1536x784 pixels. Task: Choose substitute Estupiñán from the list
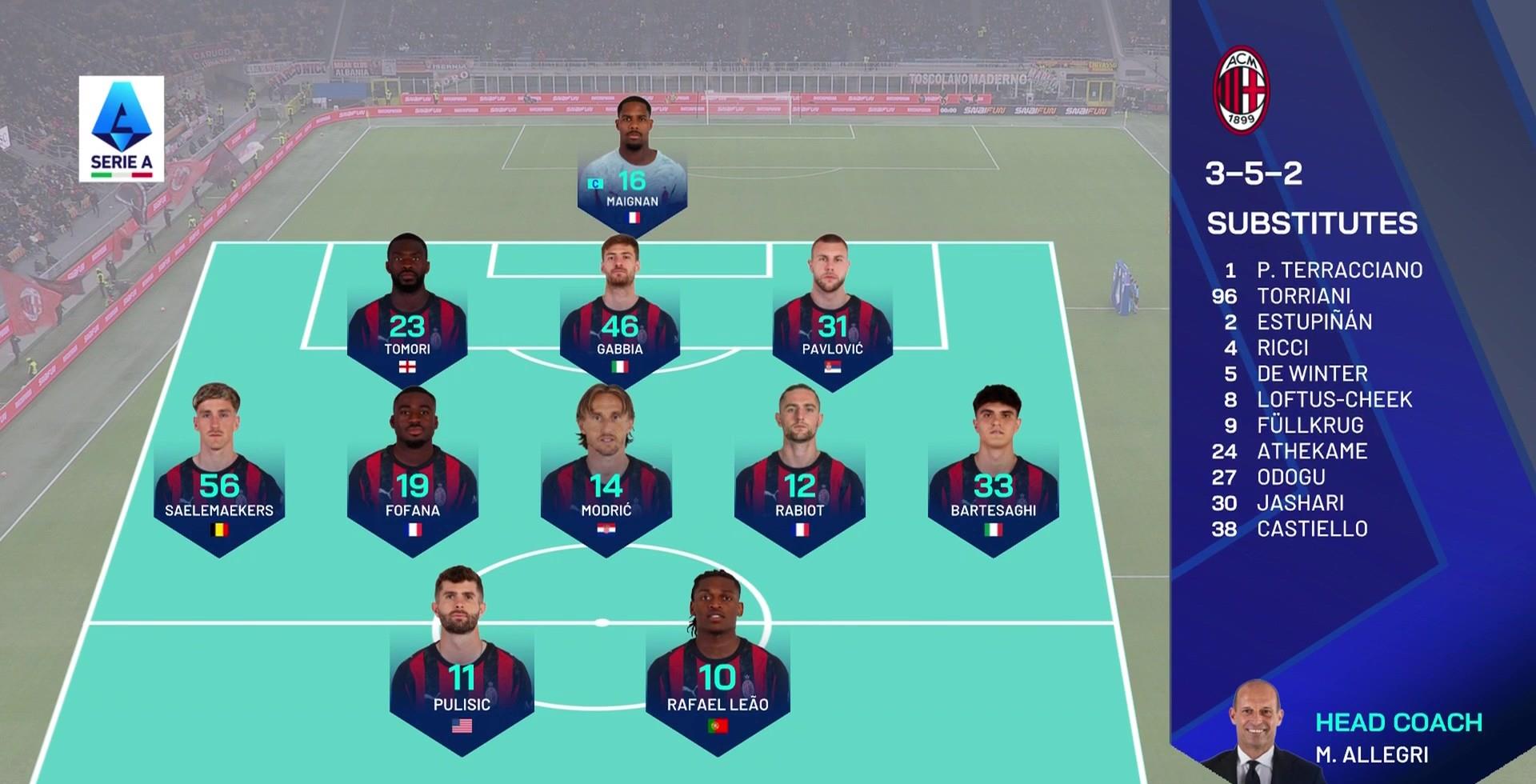click(x=1314, y=322)
